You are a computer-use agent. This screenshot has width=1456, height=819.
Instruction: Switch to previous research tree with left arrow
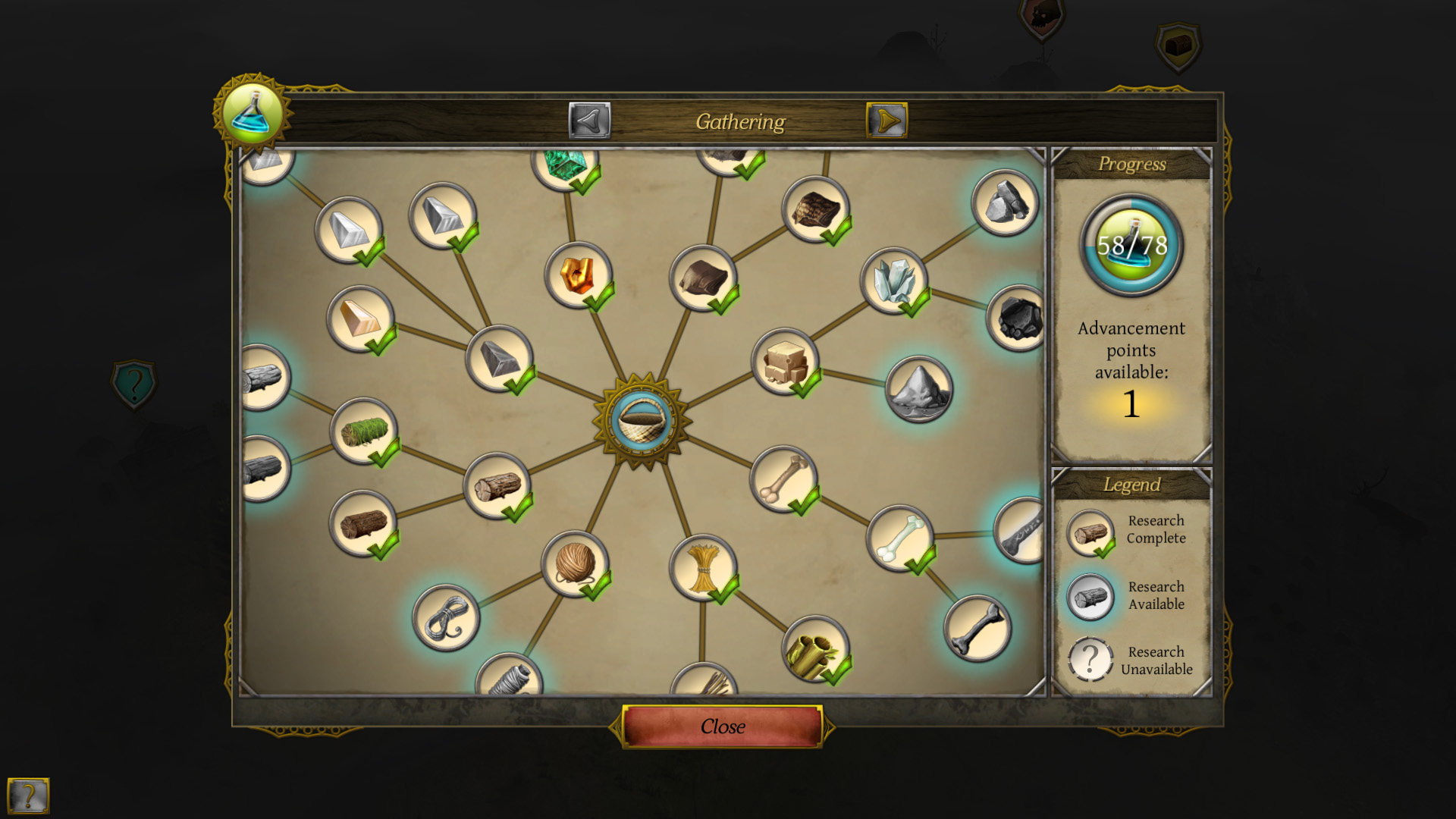589,120
